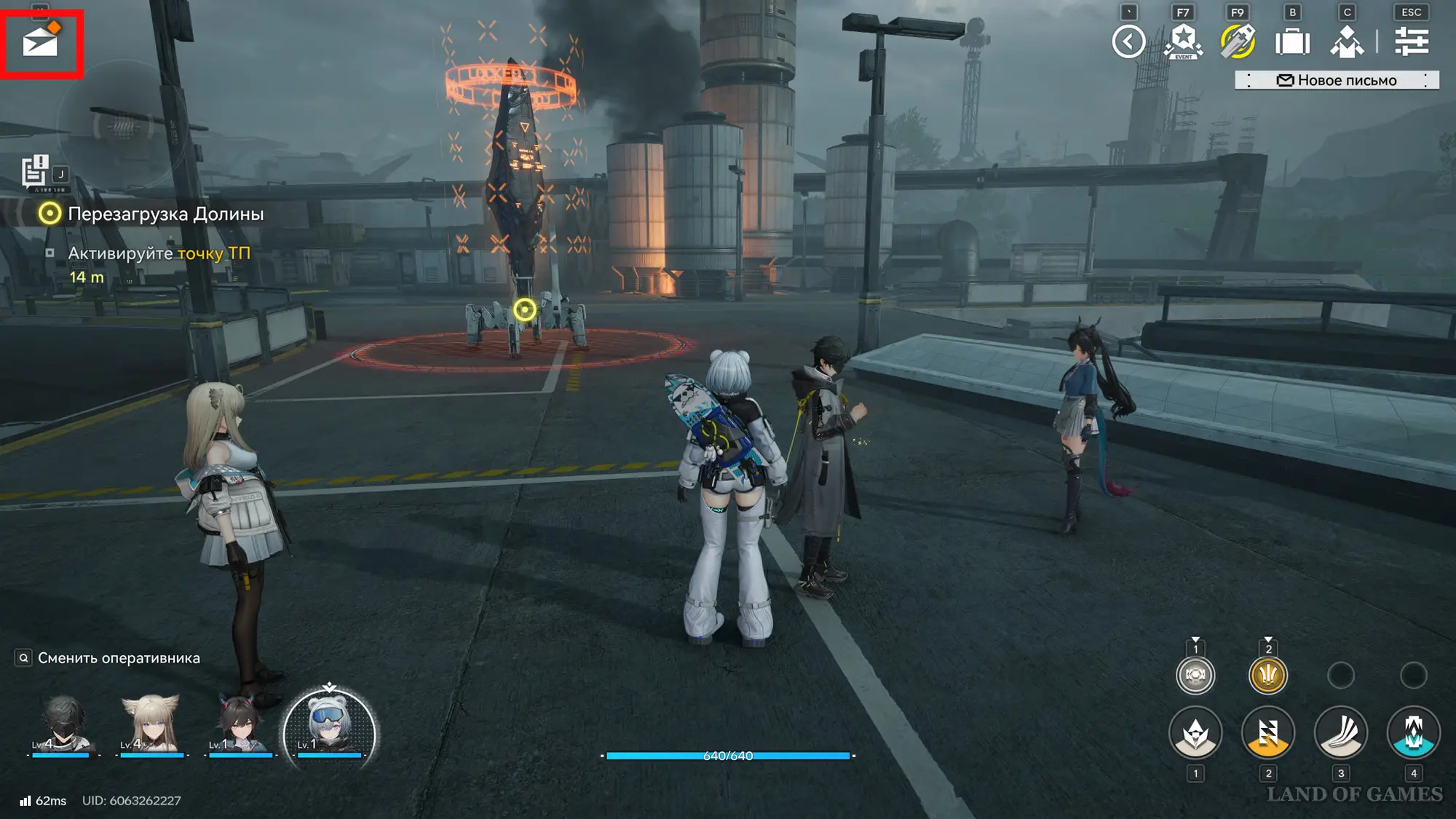The height and width of the screenshot is (819, 1456).
Task: Open the quest journal icon
Action: tap(34, 172)
